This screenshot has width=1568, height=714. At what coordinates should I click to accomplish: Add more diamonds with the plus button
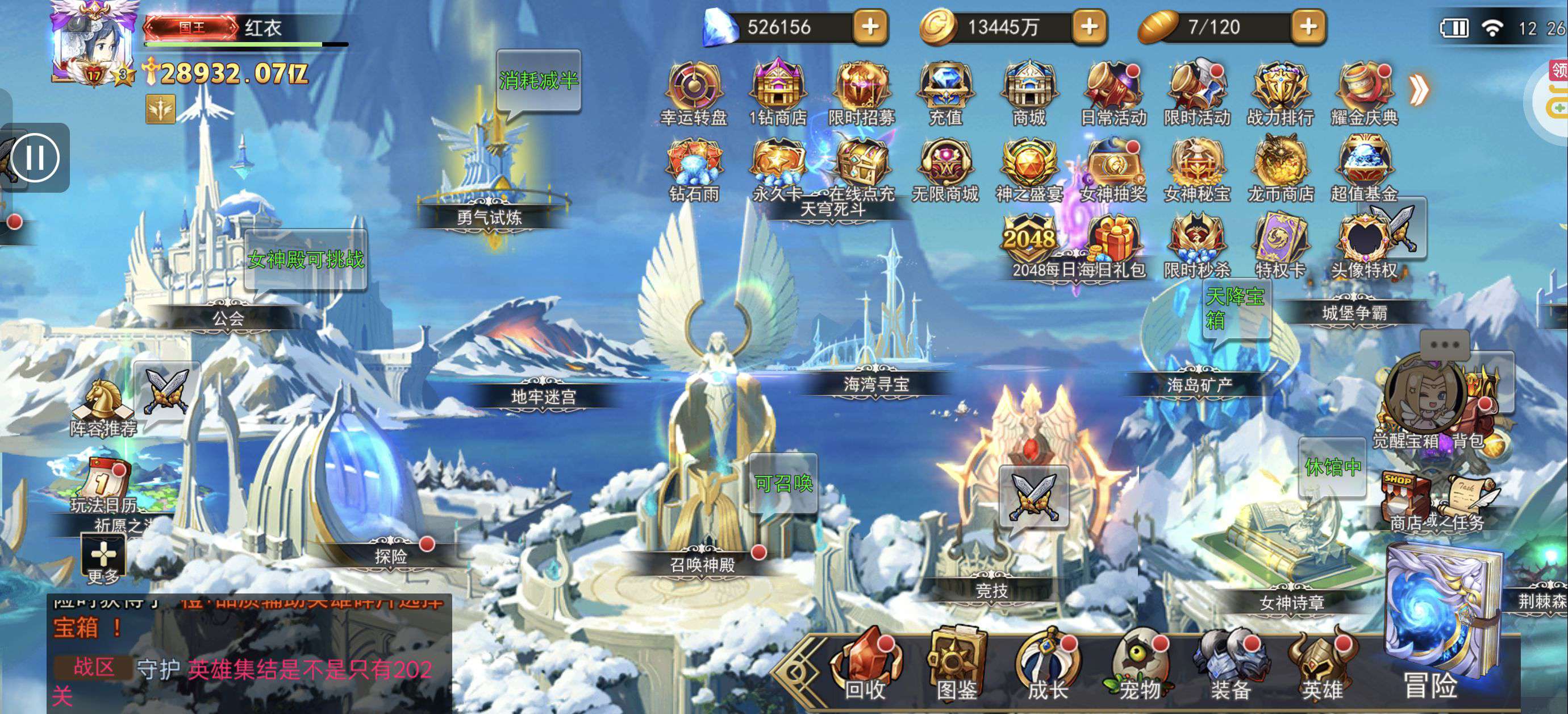click(870, 27)
